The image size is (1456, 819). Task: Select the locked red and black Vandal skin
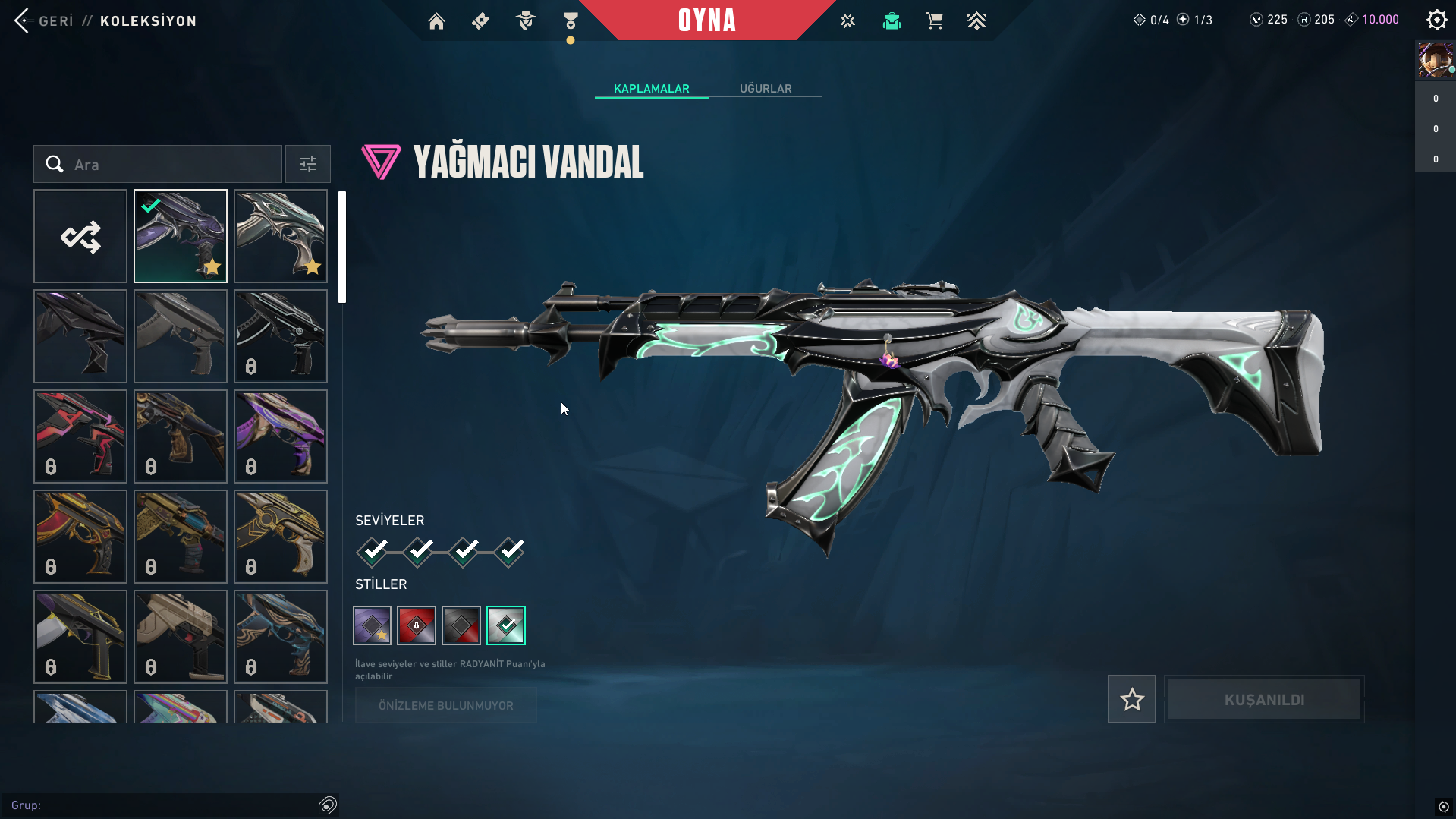coord(80,436)
